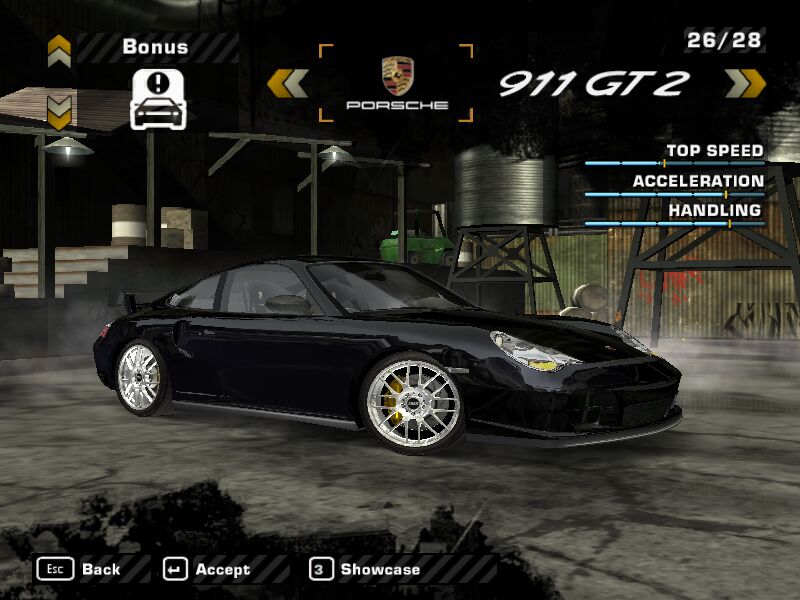Select the previous car with left arrows
Viewport: 800px width, 600px height.
(x=288, y=83)
